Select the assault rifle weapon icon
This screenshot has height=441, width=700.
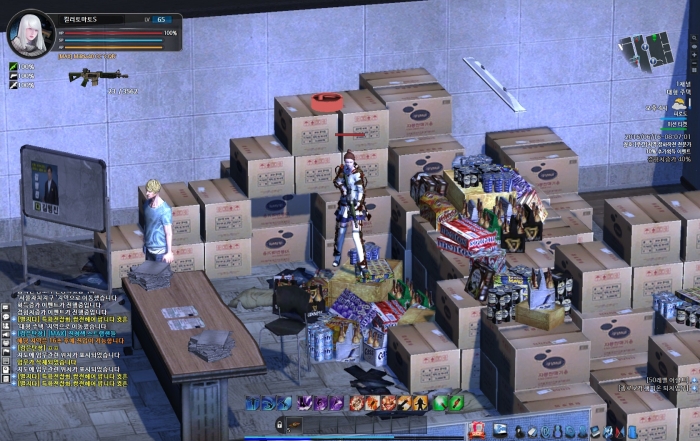pos(97,76)
